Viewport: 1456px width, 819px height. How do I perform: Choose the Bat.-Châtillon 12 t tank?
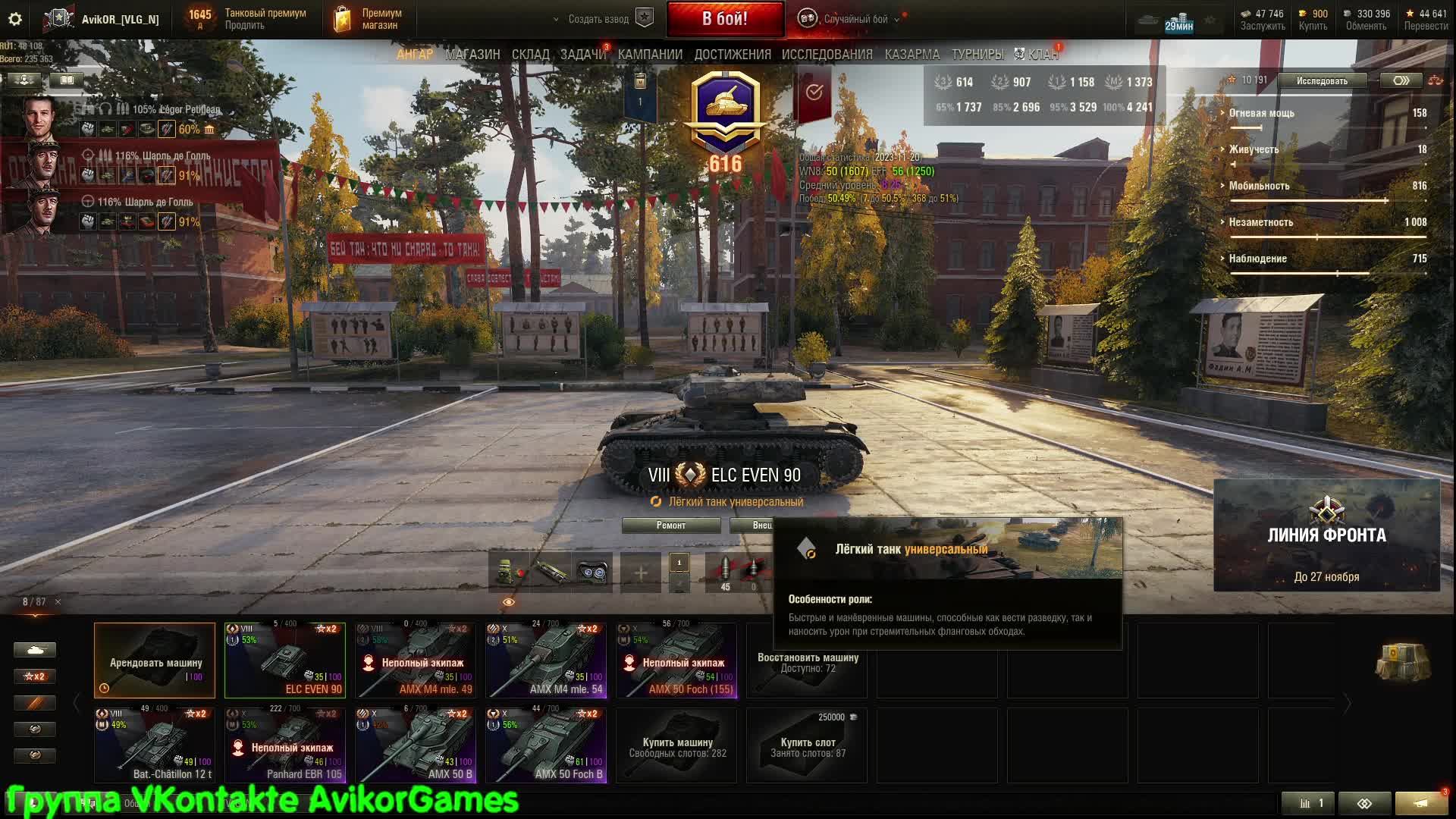coord(154,745)
